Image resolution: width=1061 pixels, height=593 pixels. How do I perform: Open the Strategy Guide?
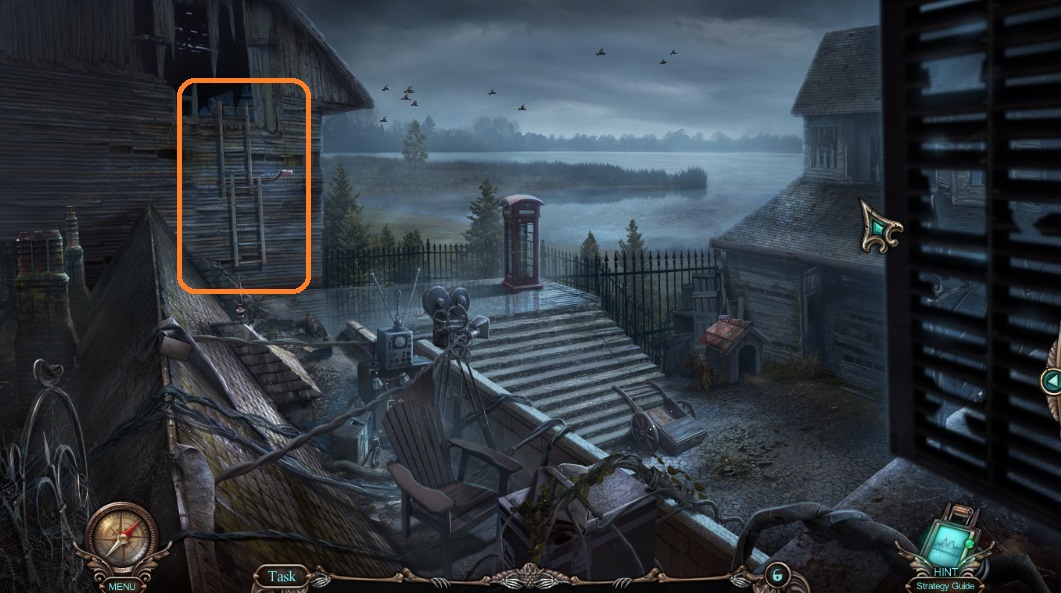pos(944,586)
